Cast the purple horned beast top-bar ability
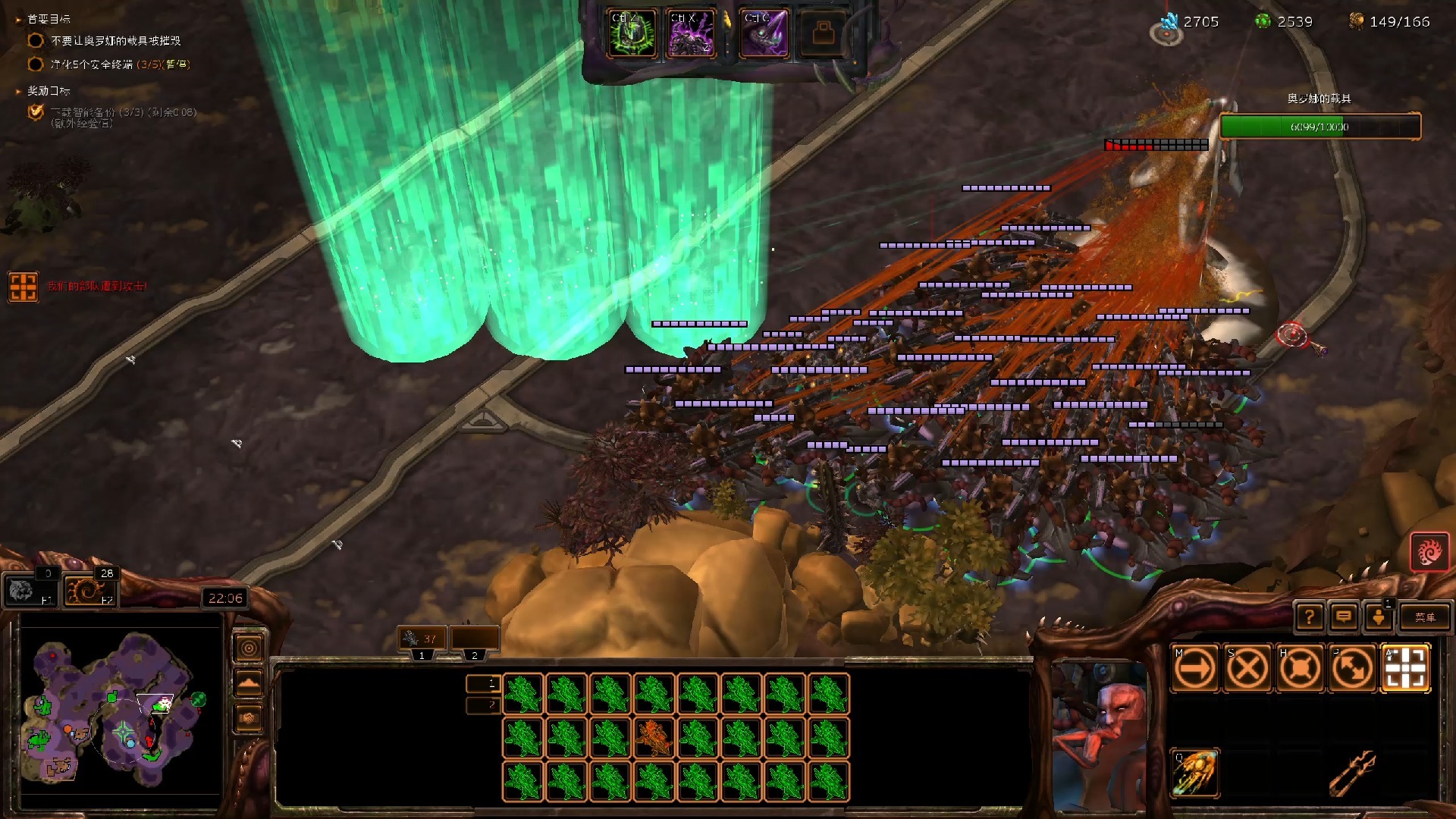 [764, 33]
